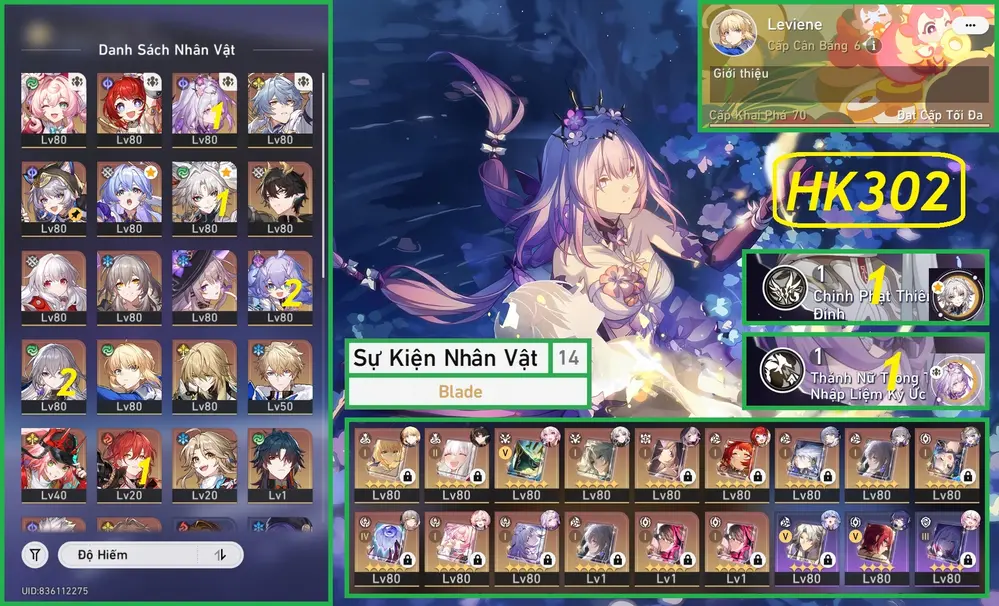The height and width of the screenshot is (606, 999).
Task: Select the Lv40 red-horned character portrait
Action: coord(53,464)
